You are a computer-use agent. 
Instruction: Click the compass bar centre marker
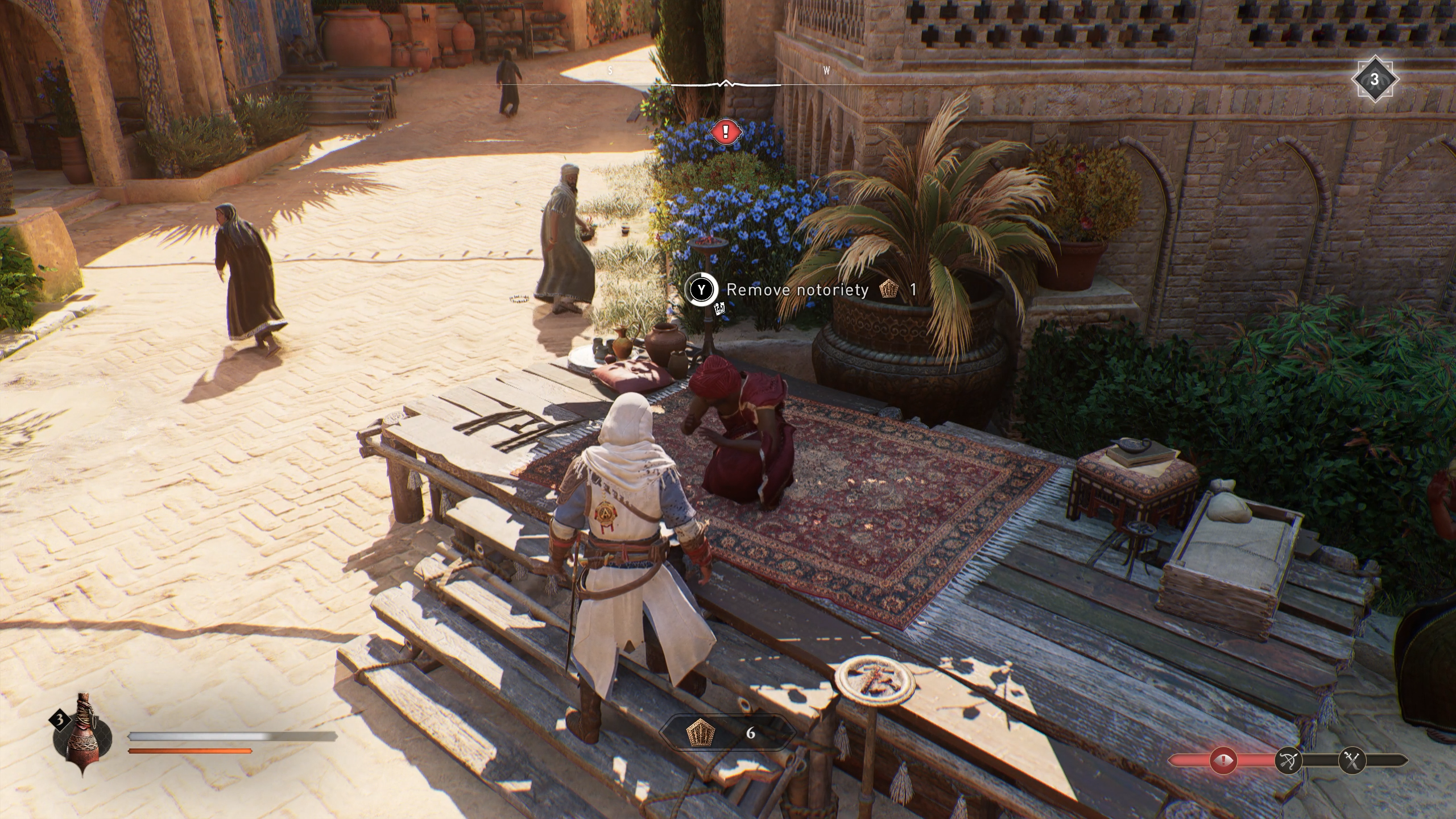pyautogui.click(x=725, y=85)
